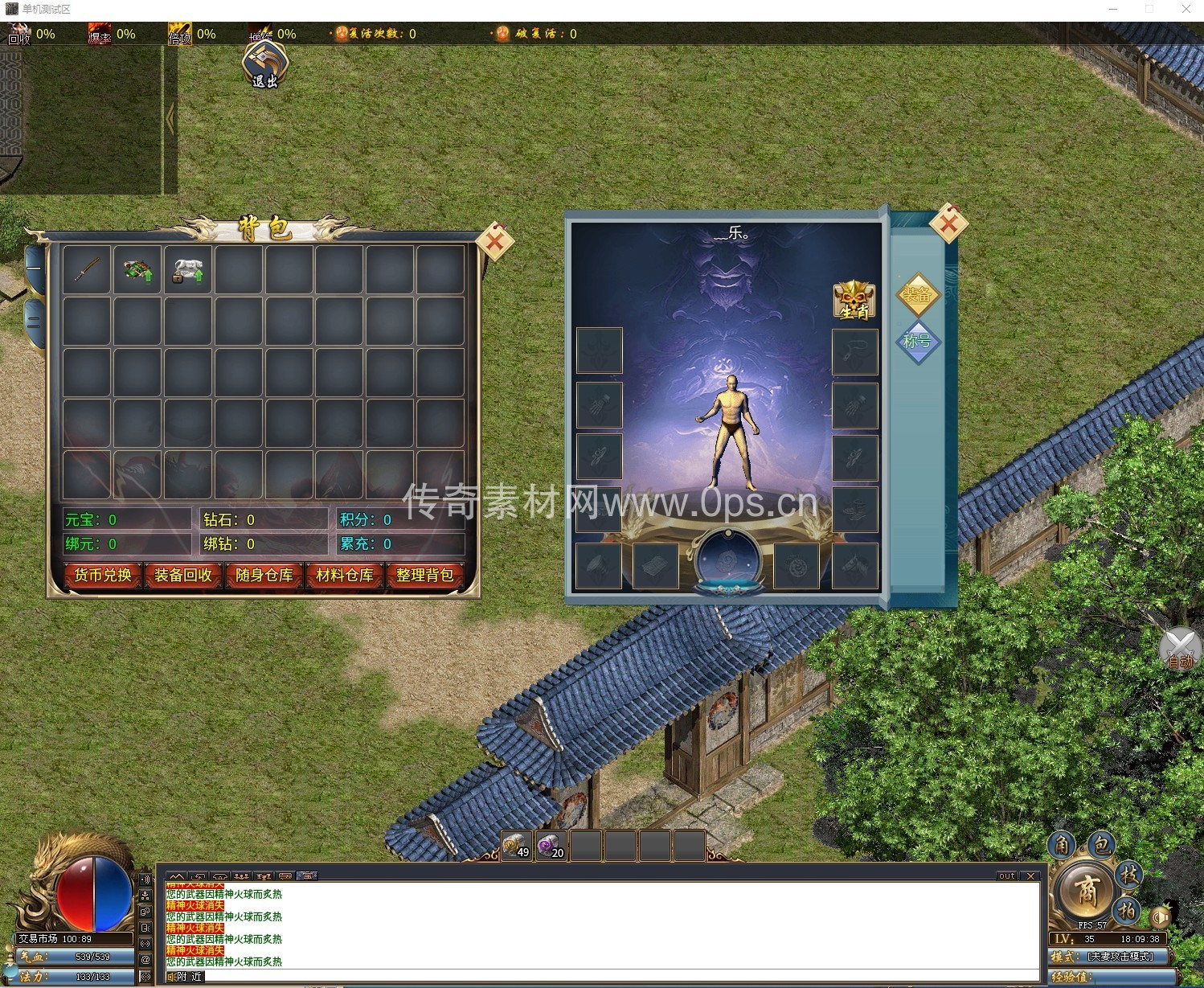1204x988 pixels.
Task: Click the 退出 exit icon
Action: [266, 64]
